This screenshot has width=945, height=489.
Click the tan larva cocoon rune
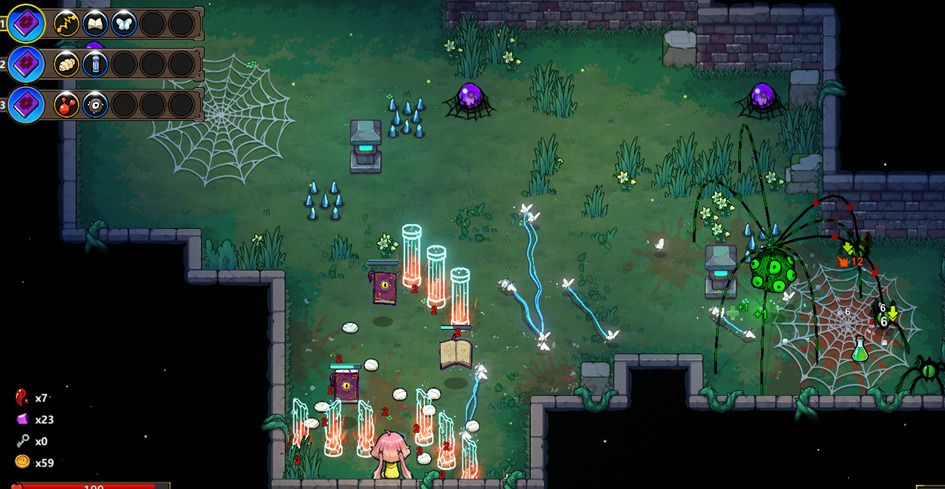(x=66, y=64)
